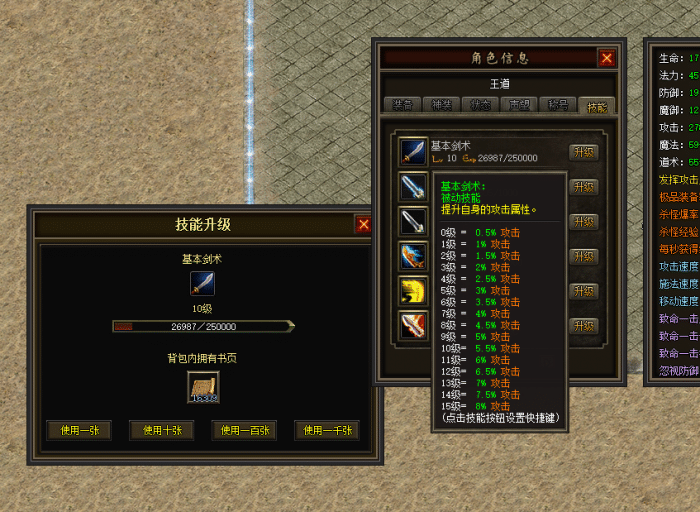
Task: Use ten book pages (使用十张)
Action: tap(161, 430)
